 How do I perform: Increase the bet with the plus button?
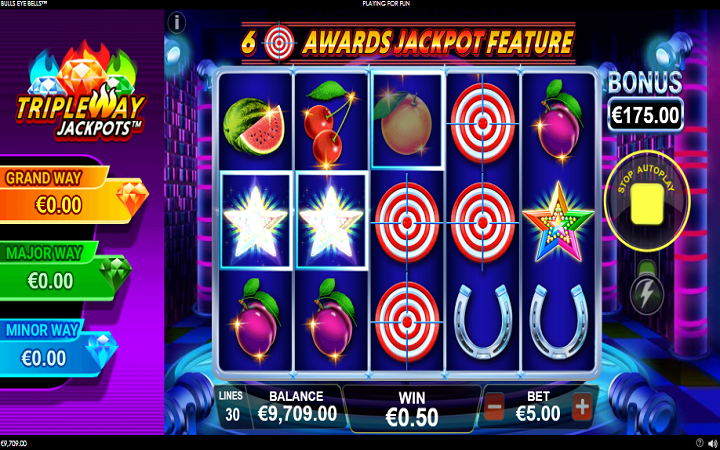pyautogui.click(x=582, y=407)
